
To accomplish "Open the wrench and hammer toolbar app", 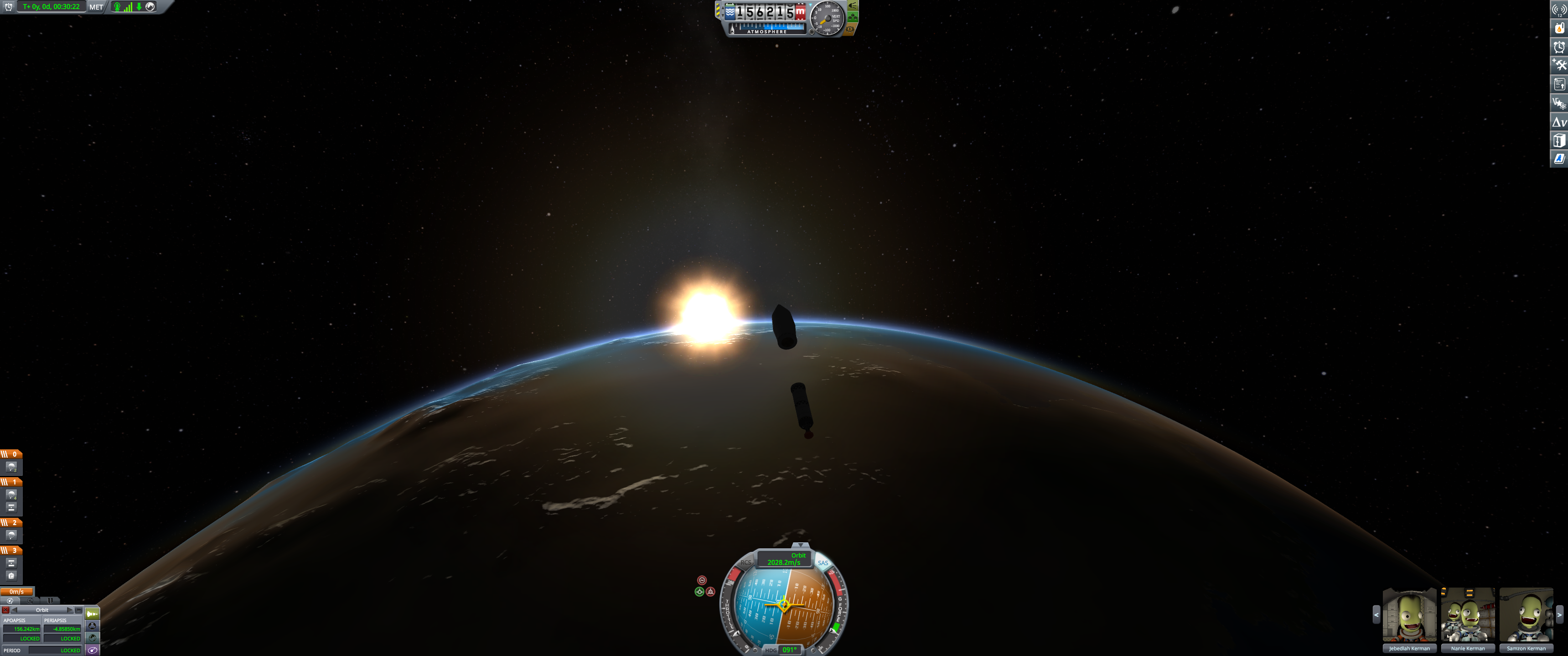I will 1559,65.
